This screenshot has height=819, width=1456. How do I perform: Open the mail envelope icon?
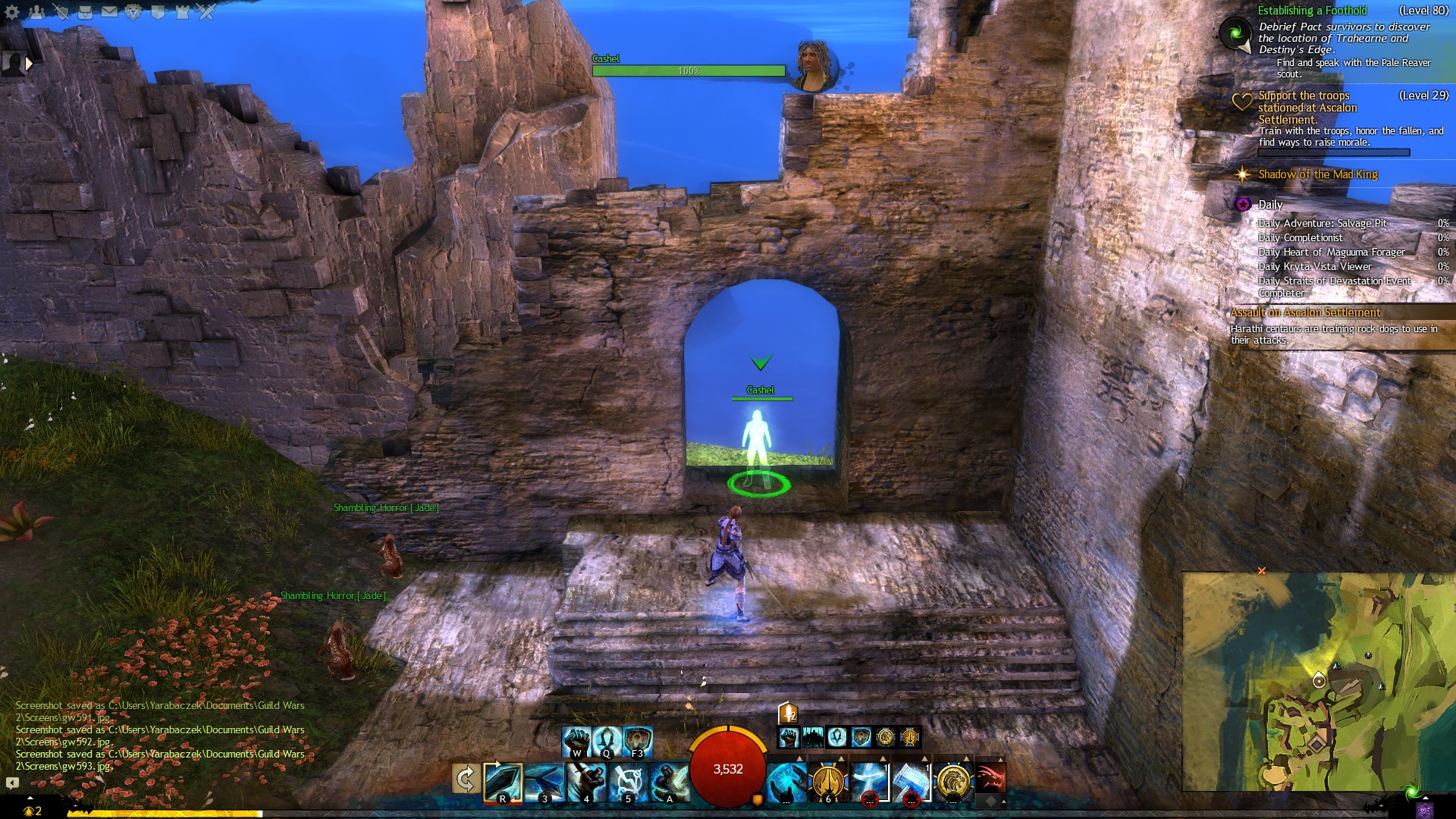click(x=109, y=11)
